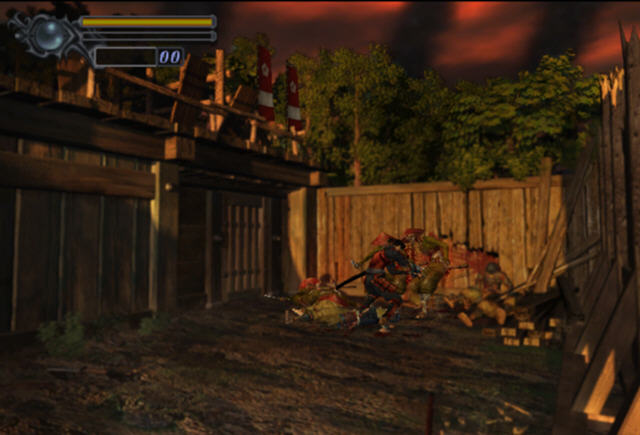The width and height of the screenshot is (640, 435).
Task: Click the ogre gauntlet orb icon
Action: [x=47, y=35]
